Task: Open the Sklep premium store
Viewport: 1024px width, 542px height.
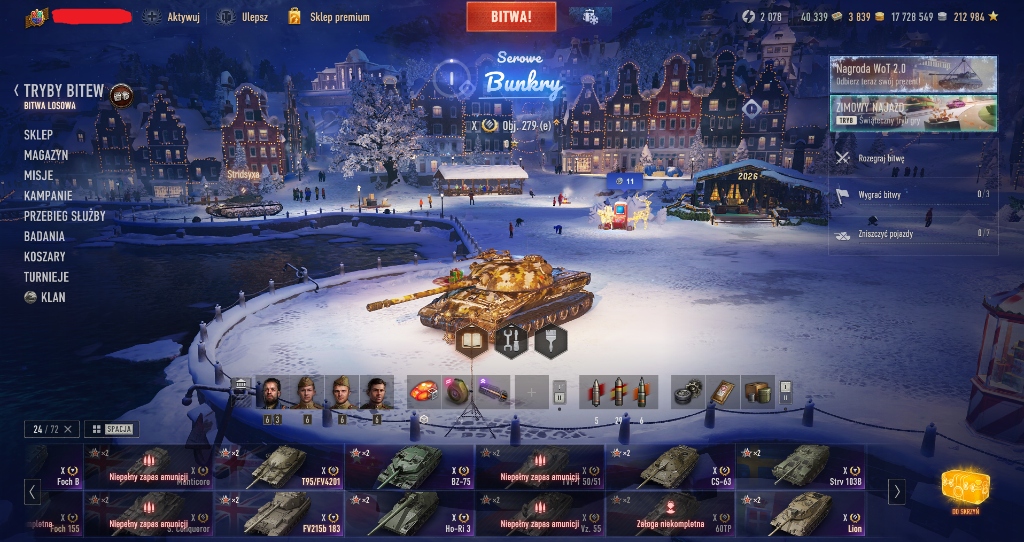Action: point(328,17)
